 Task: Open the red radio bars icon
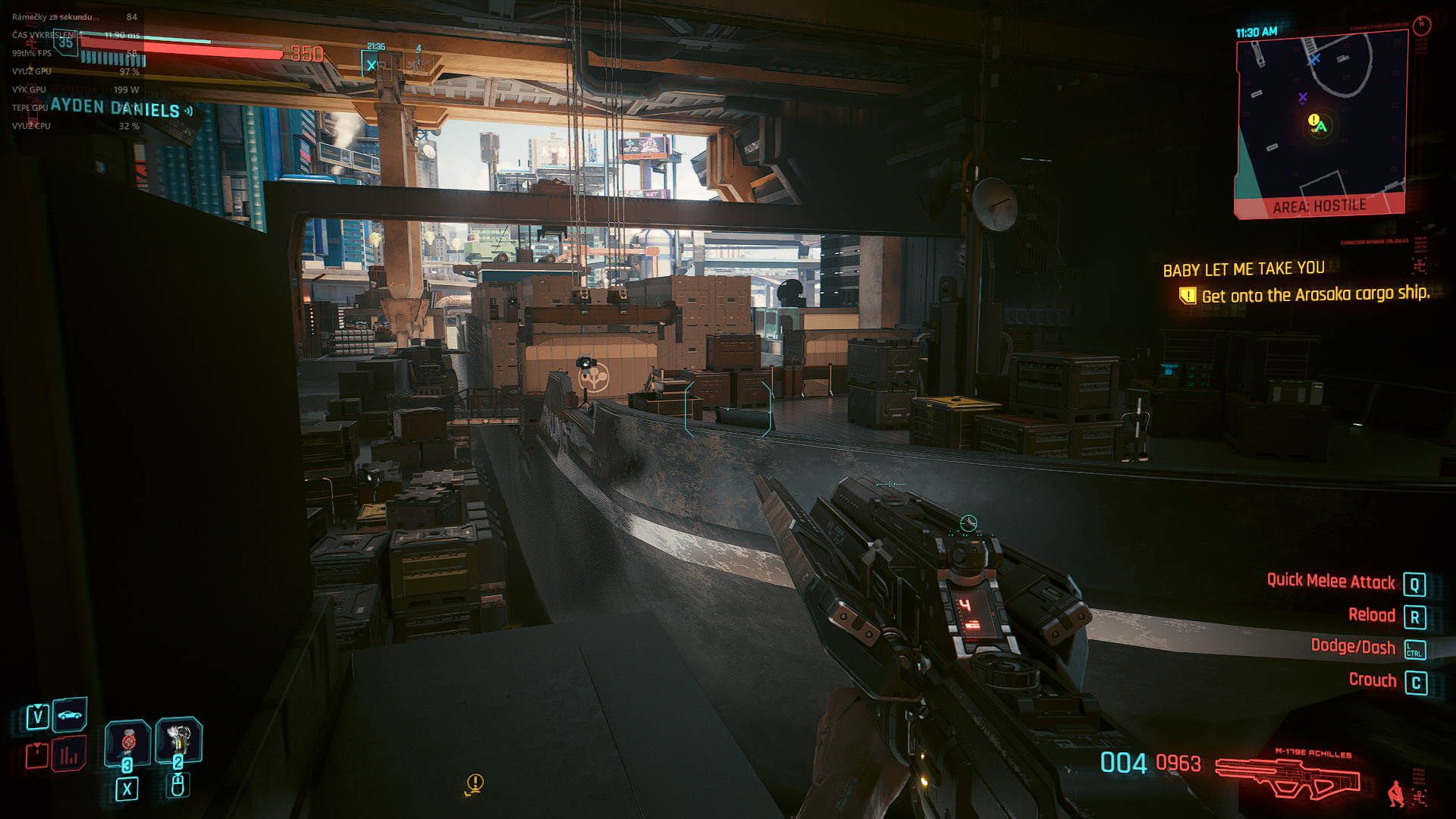[69, 755]
